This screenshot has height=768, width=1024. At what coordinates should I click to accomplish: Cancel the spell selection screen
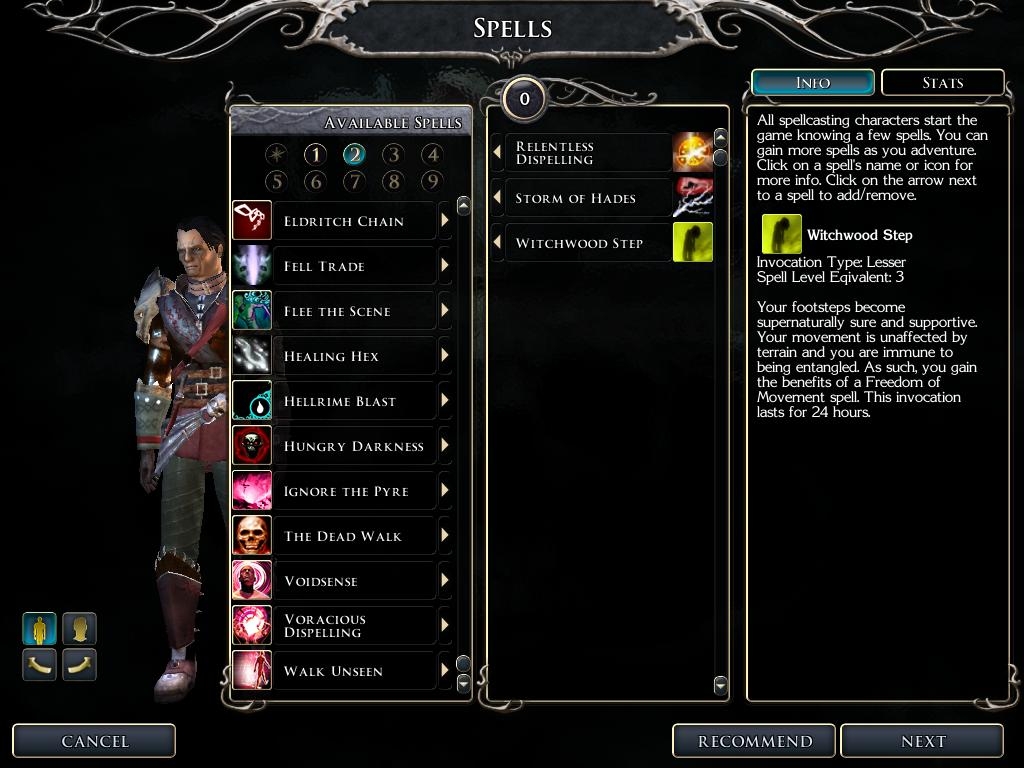tap(94, 741)
